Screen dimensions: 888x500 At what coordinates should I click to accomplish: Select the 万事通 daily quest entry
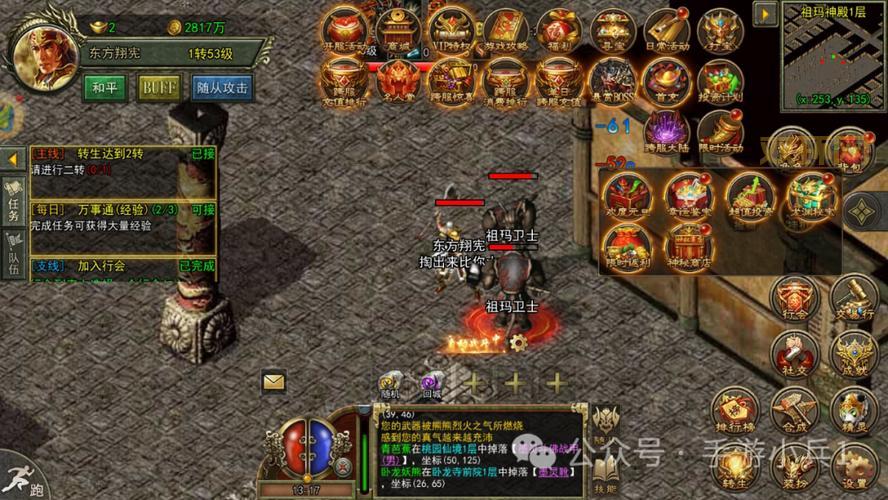pyautogui.click(x=120, y=210)
